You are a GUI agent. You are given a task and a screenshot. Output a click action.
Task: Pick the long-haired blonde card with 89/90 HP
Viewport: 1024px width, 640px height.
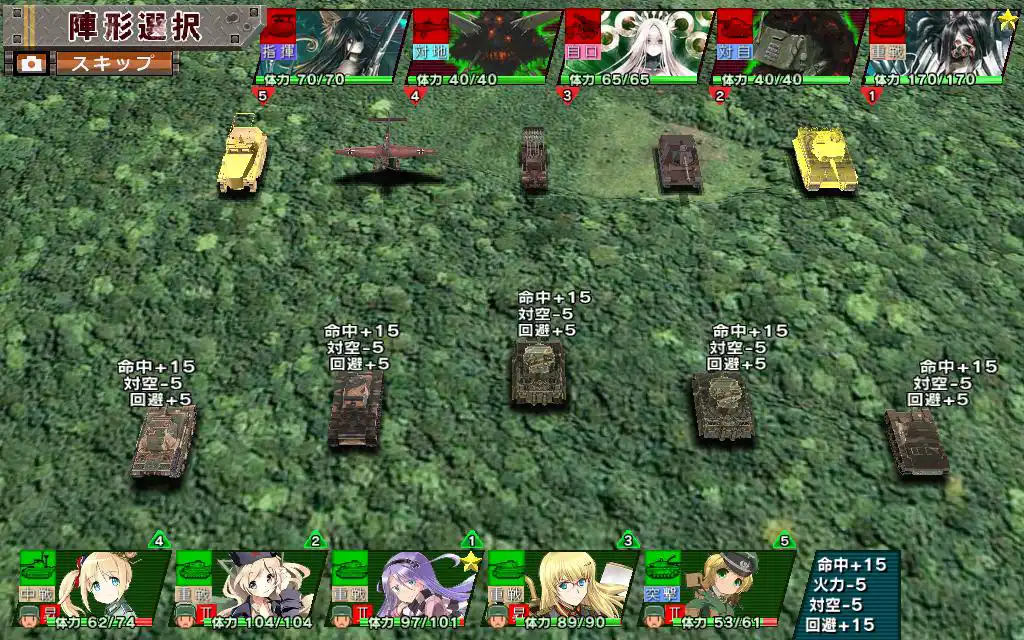point(561,588)
